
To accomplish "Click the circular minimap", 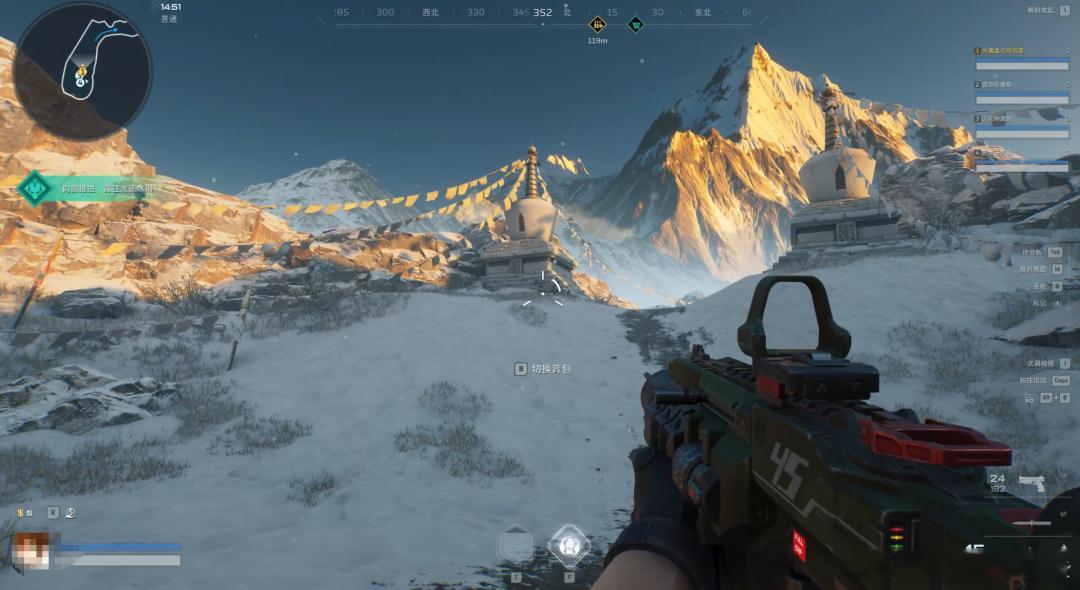I will tap(83, 71).
